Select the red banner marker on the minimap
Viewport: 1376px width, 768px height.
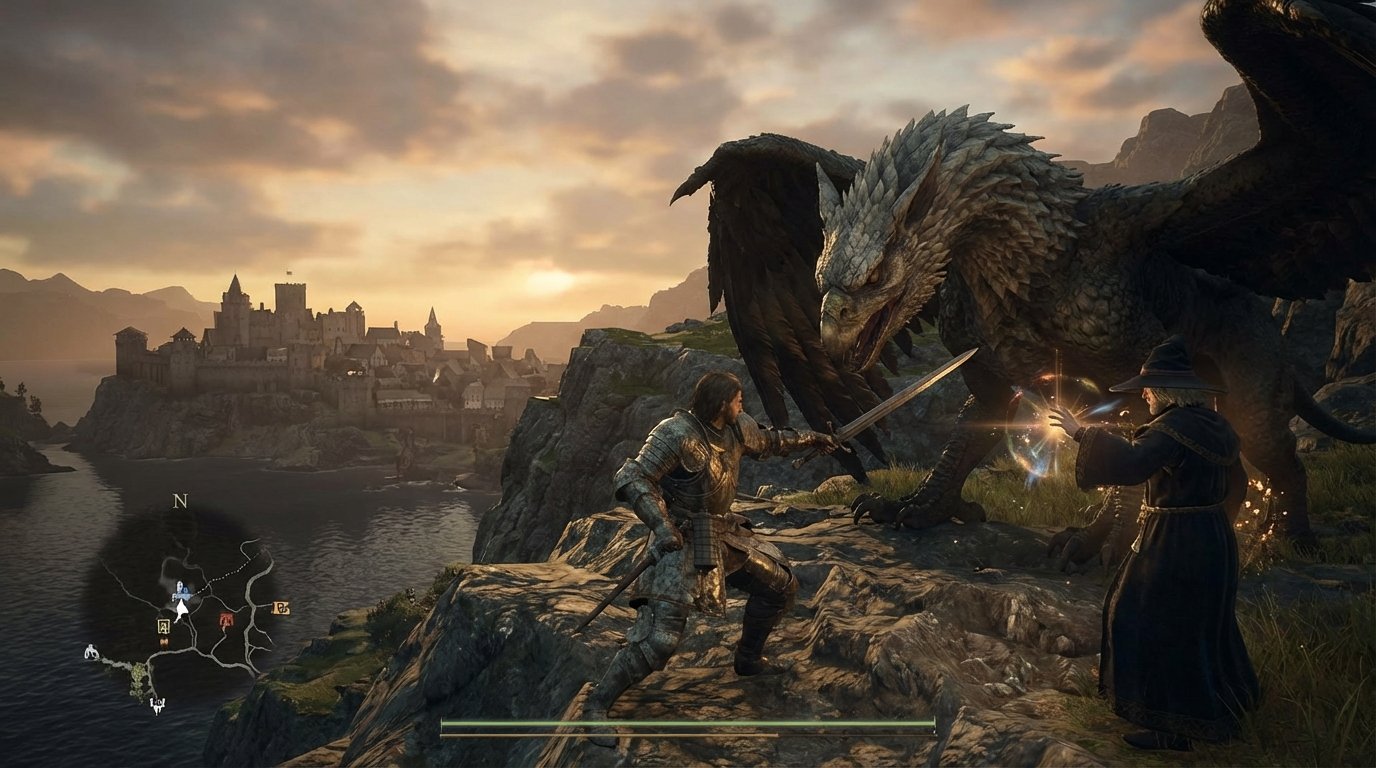(226, 618)
